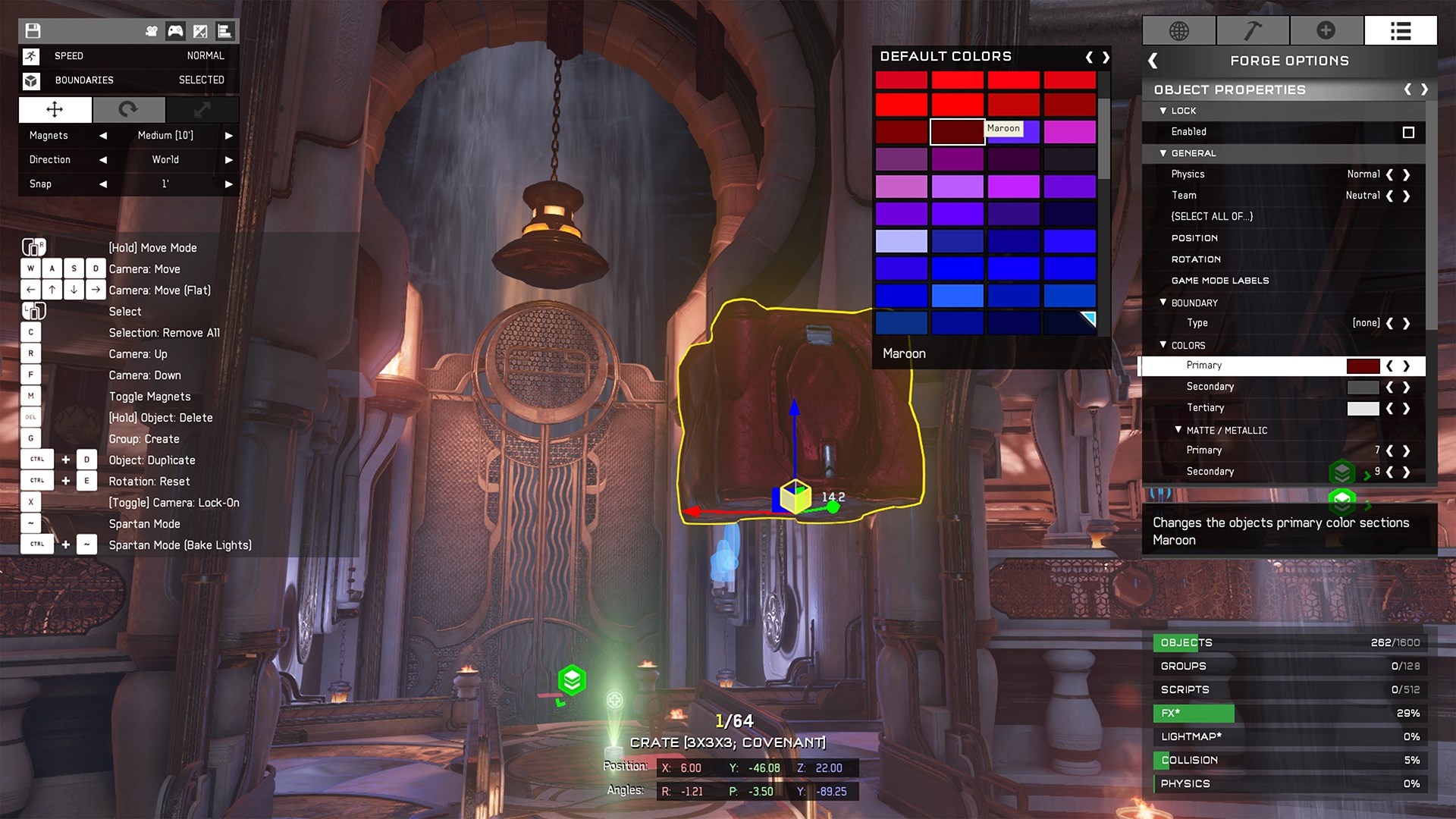1456x819 pixels.
Task: Collapse the COLORS section
Action: tap(1164, 345)
